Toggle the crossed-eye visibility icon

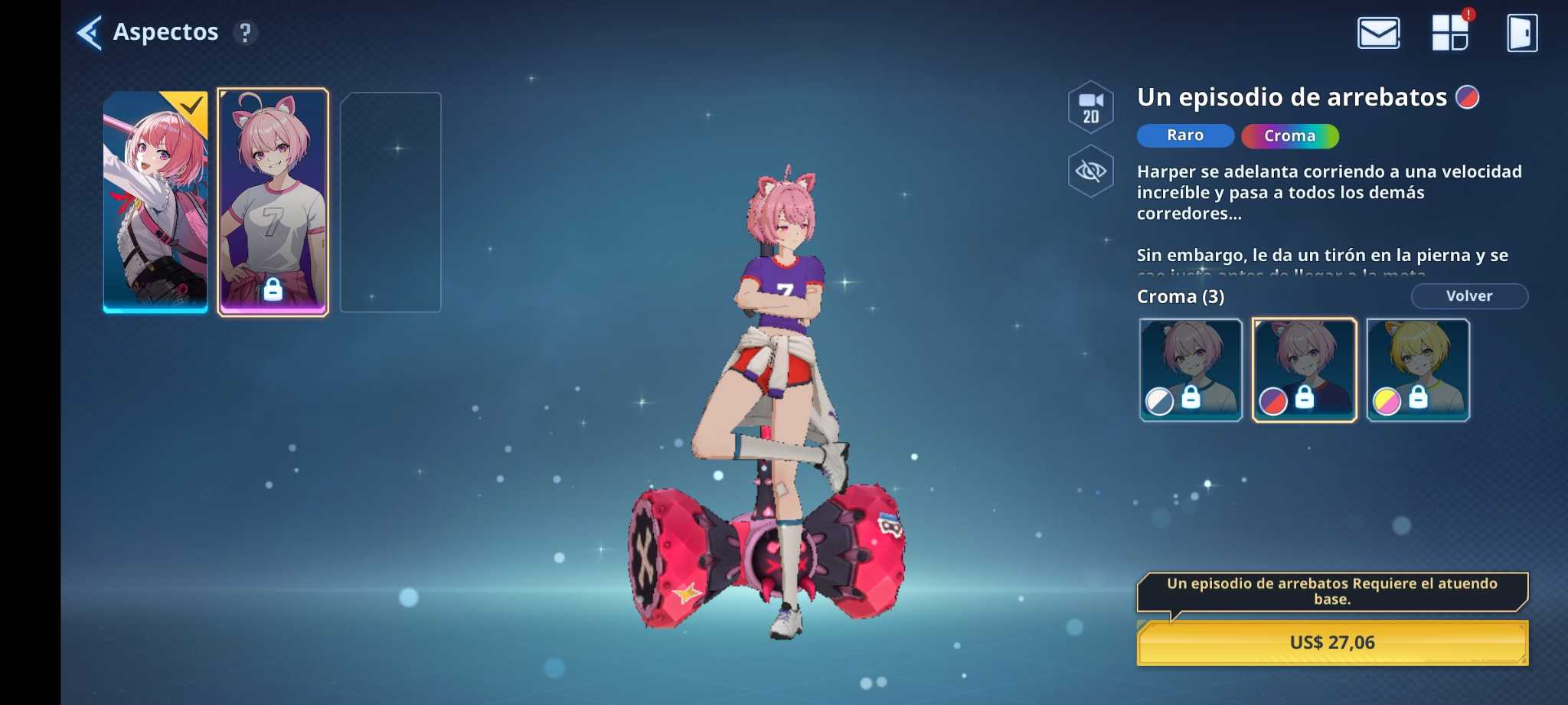[x=1090, y=171]
